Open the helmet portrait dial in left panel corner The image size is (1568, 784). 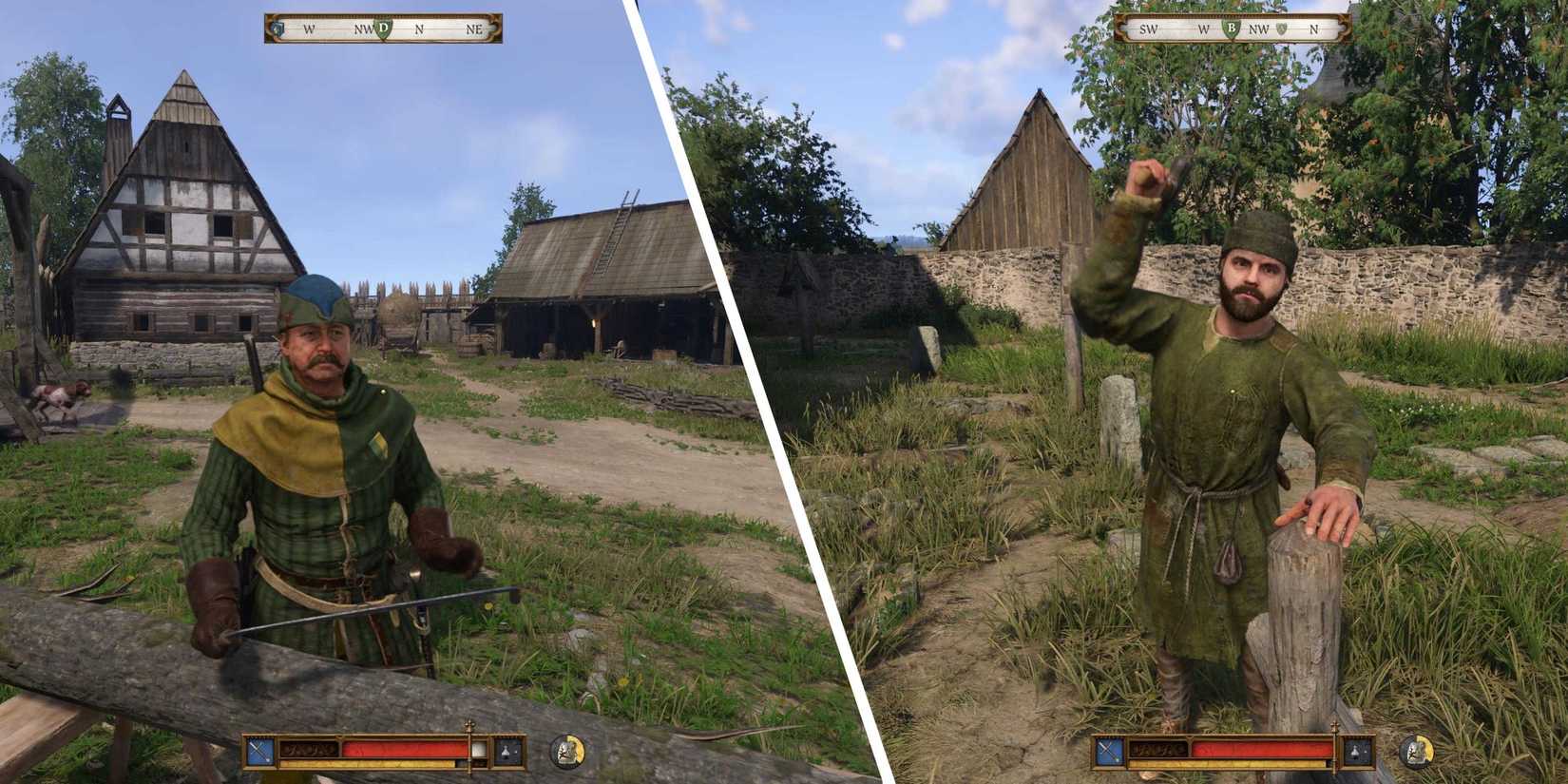tap(567, 753)
